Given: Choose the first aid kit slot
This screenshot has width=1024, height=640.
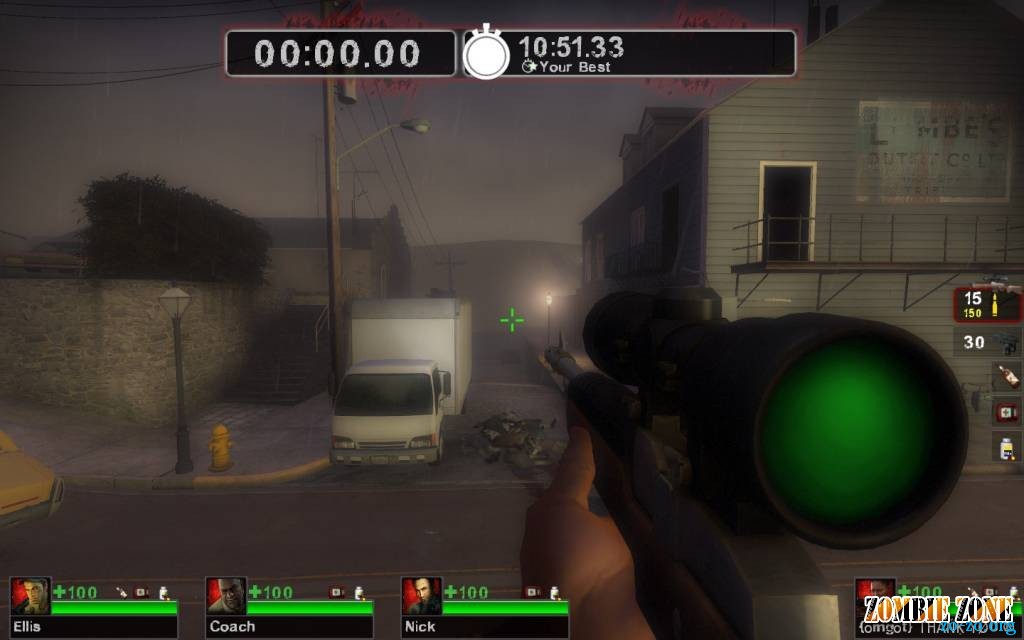Looking at the screenshot, I should coord(1006,411).
